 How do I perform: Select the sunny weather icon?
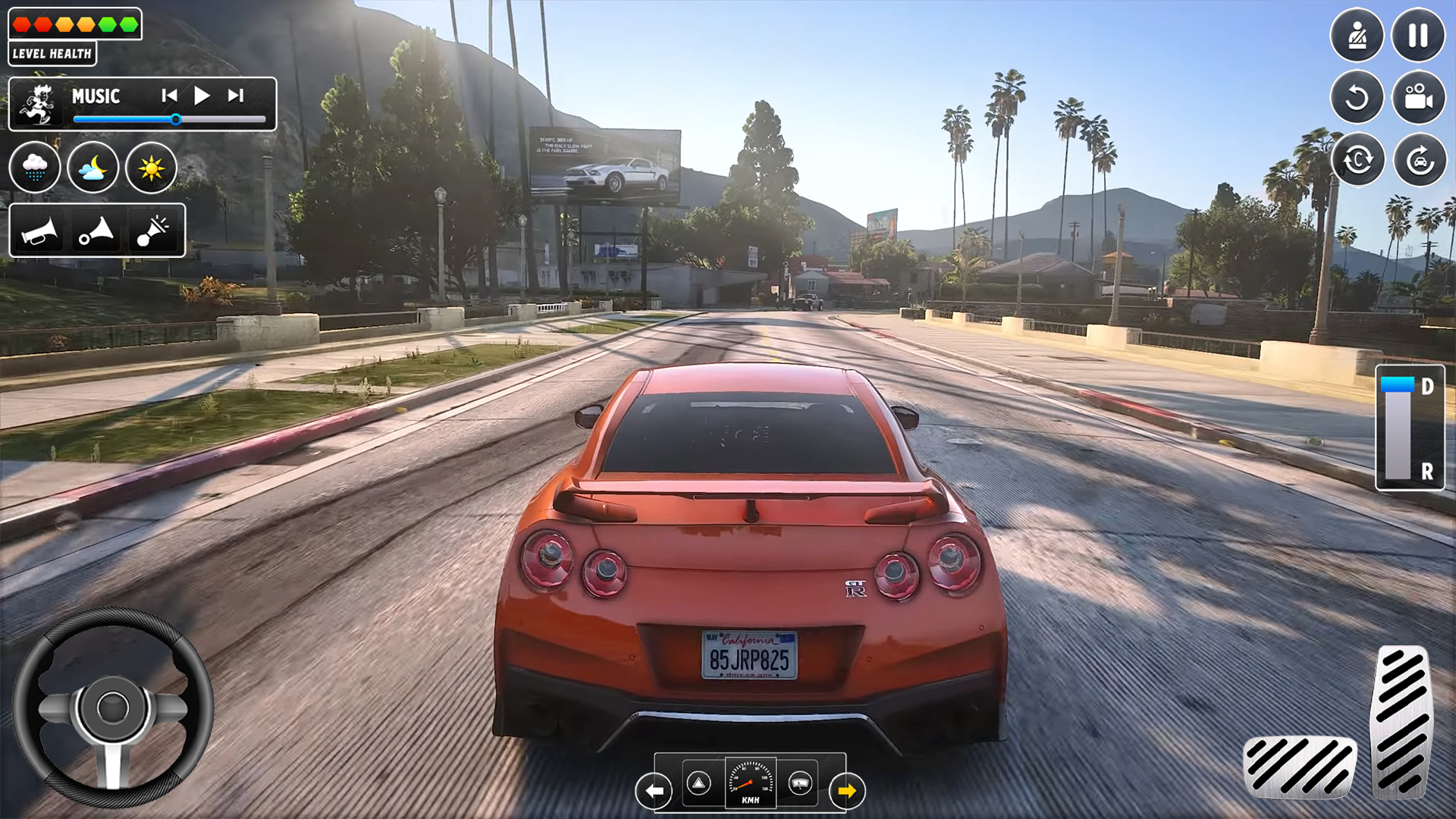coord(150,168)
